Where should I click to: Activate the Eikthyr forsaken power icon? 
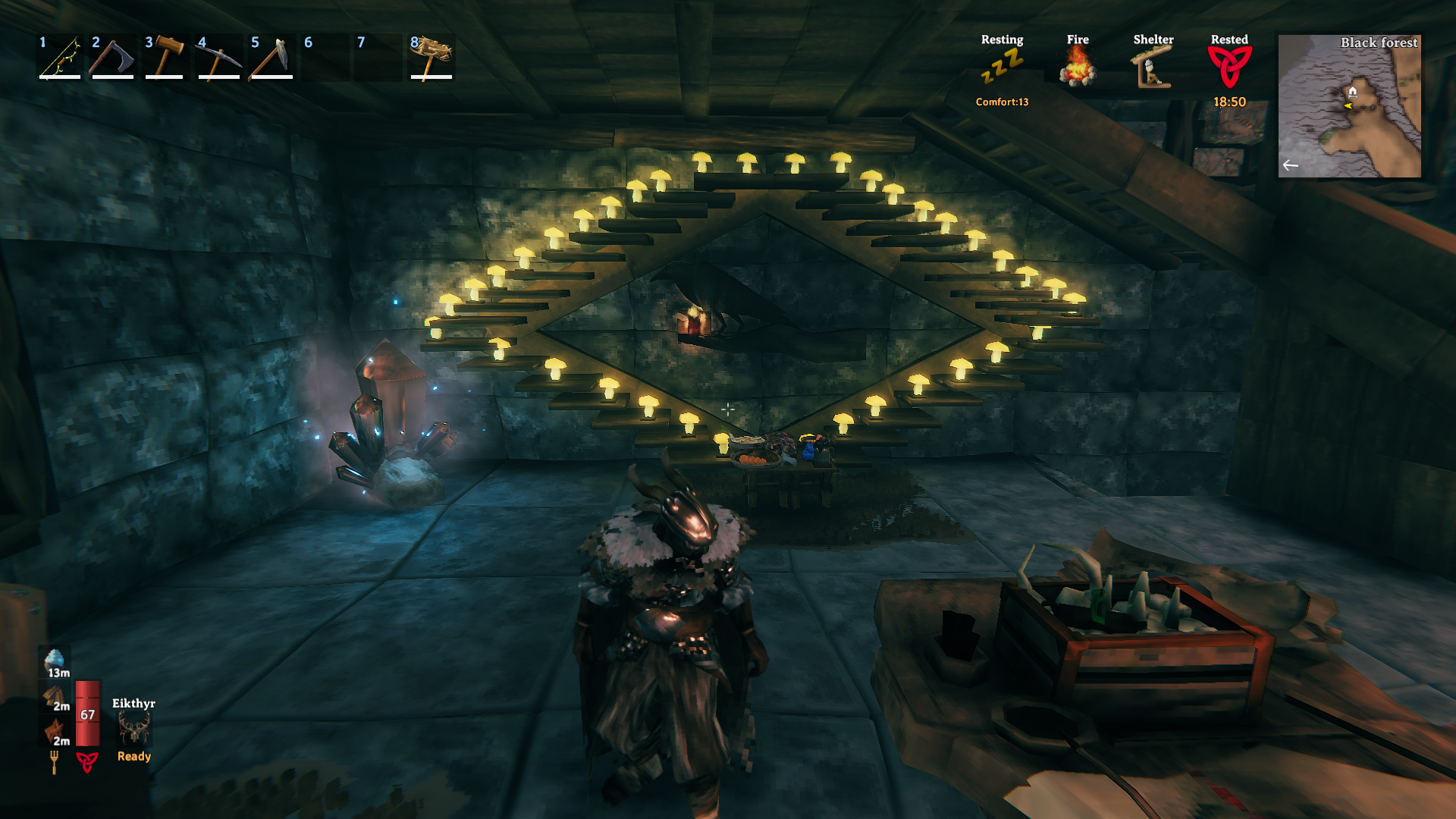[x=134, y=729]
